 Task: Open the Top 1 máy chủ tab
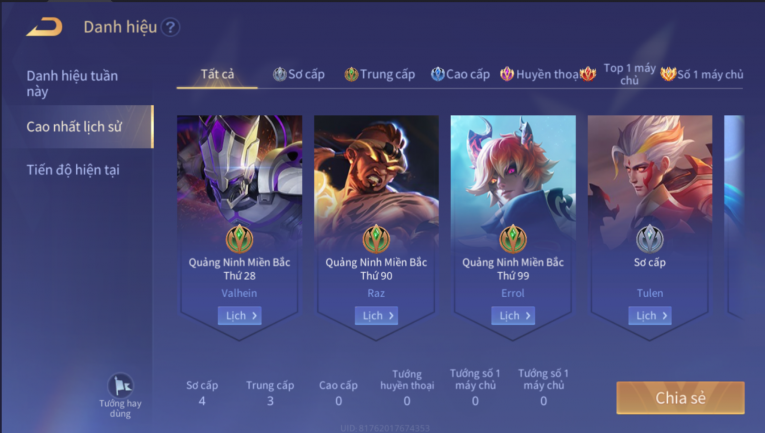pyautogui.click(x=622, y=74)
